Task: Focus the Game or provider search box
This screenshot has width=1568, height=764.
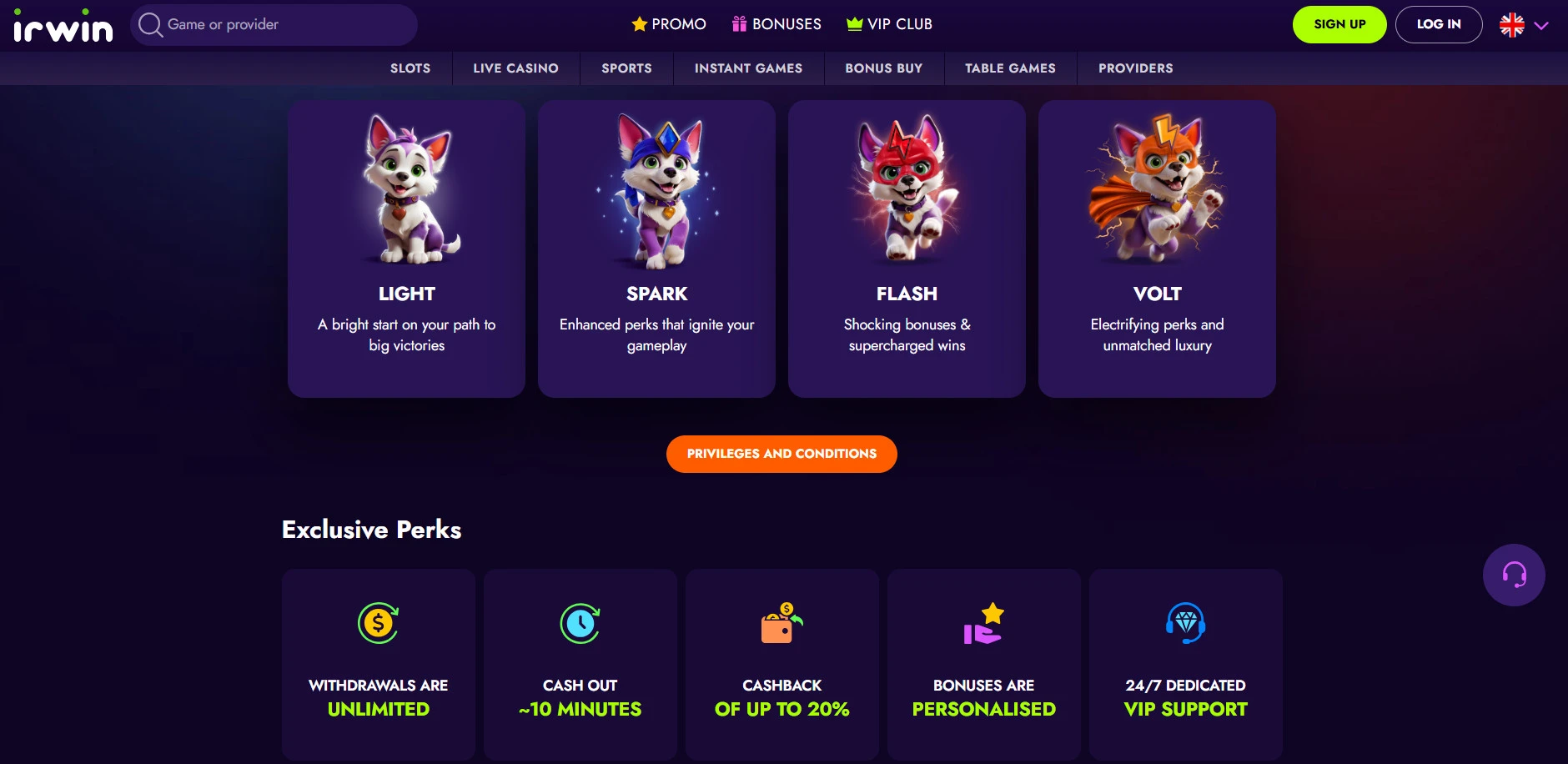Action: point(275,25)
